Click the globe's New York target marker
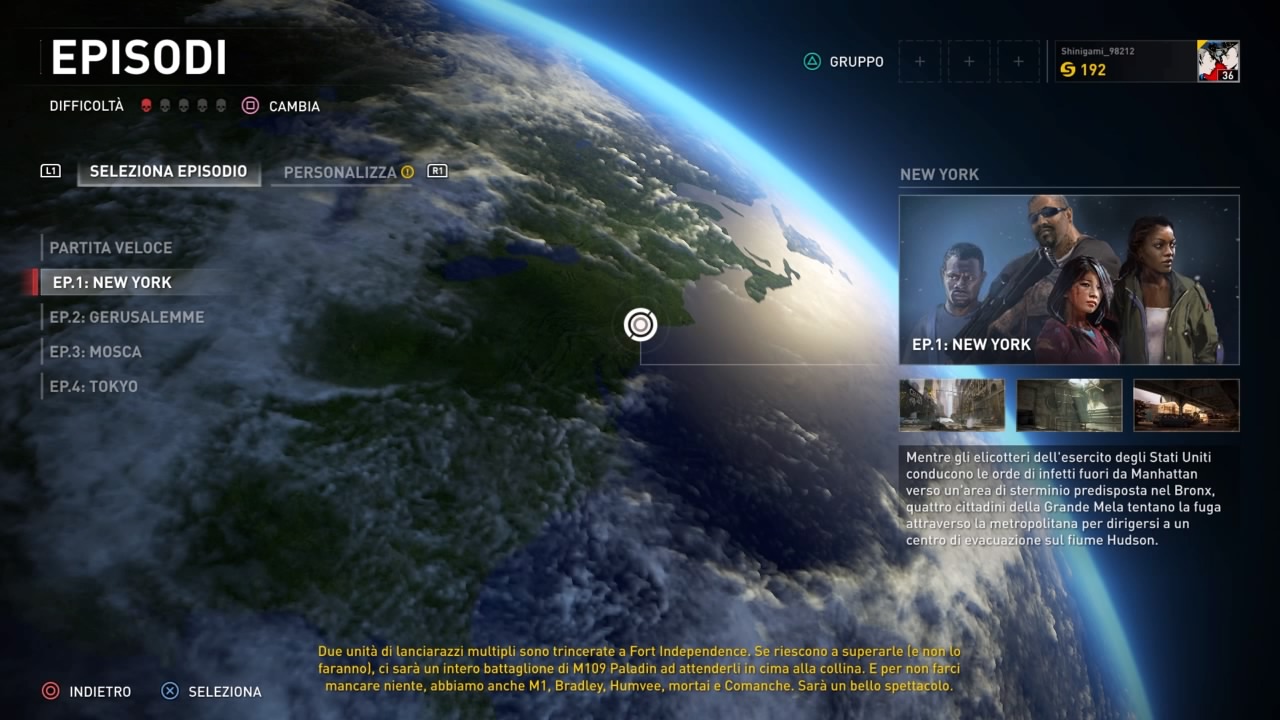The width and height of the screenshot is (1280, 720). click(640, 324)
